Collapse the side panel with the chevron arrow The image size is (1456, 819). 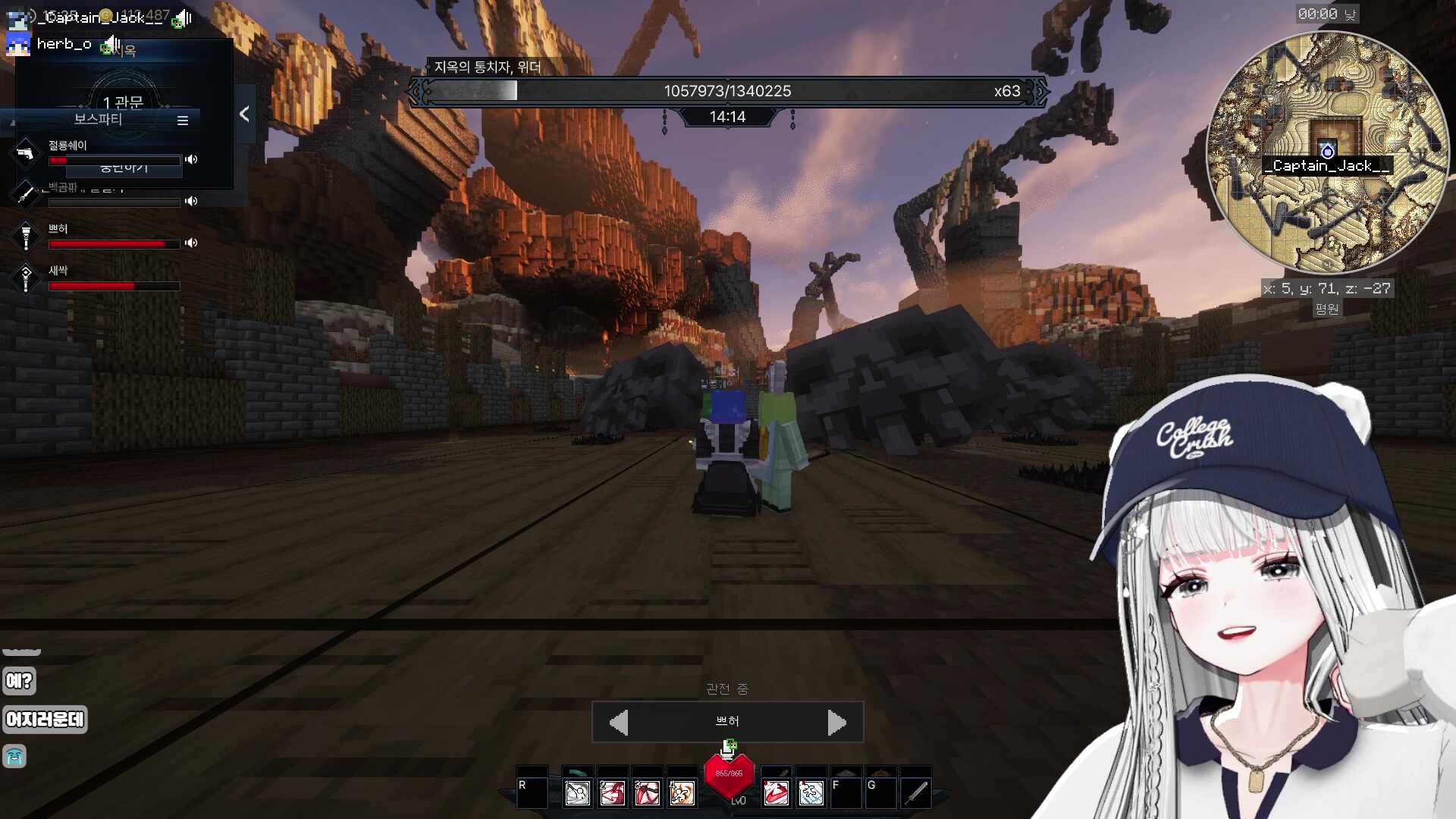coord(244,114)
